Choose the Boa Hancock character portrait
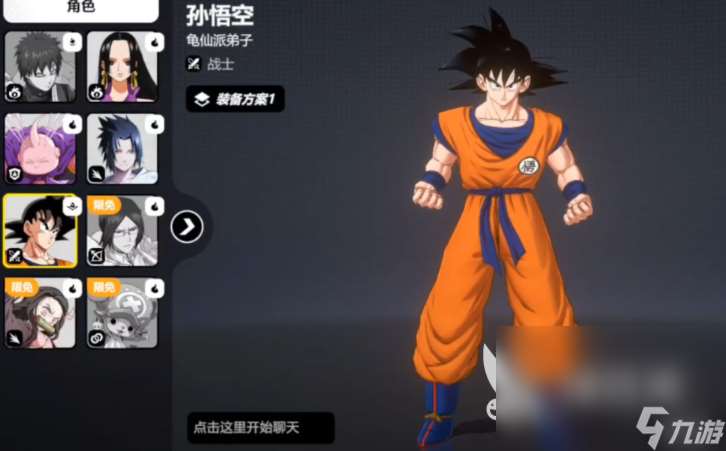726x451 pixels. pyautogui.click(x=123, y=66)
